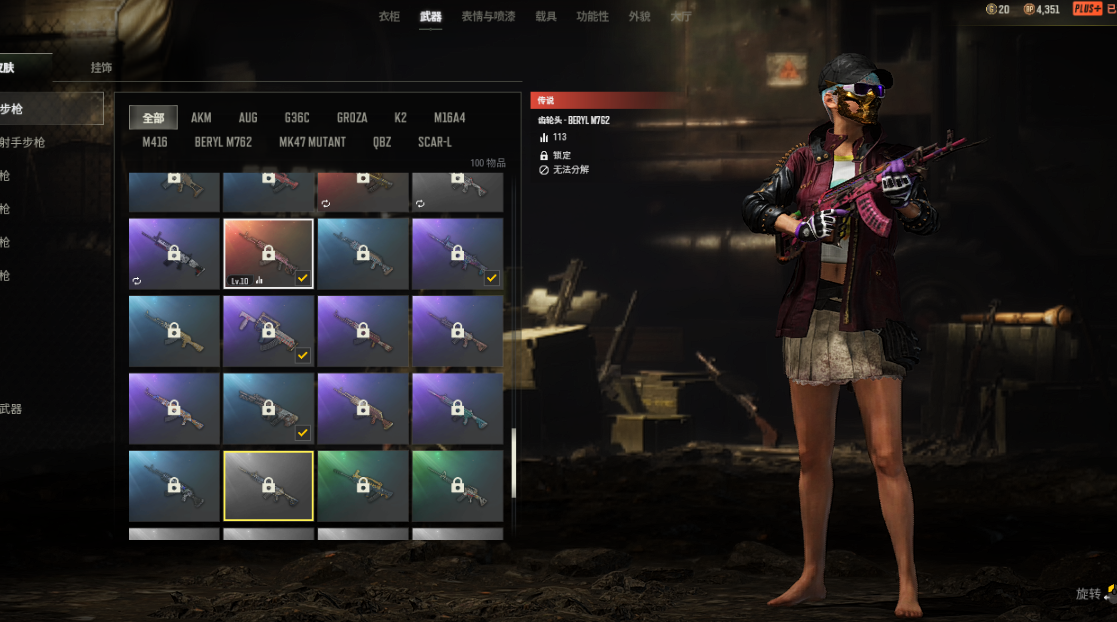This screenshot has width=1117, height=622.
Task: Select the Lv.10 skin tile
Action: 268,254
